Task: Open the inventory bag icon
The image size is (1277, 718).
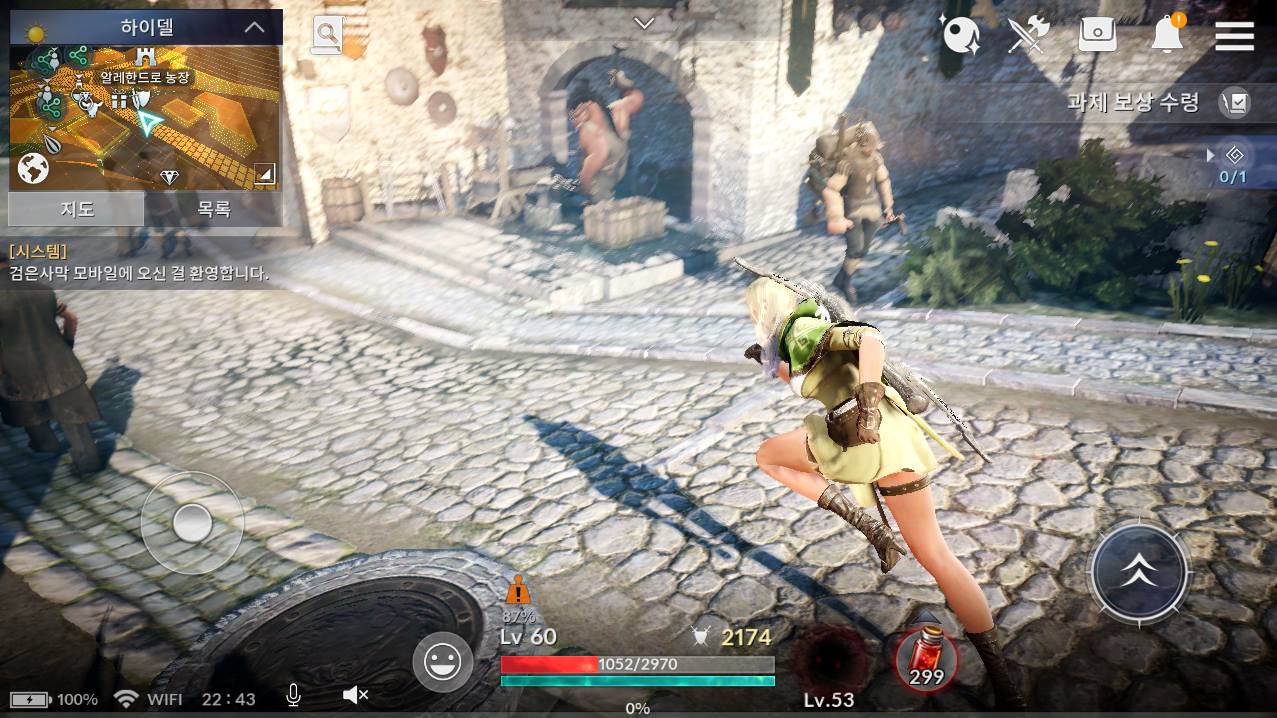Action: point(1097,35)
